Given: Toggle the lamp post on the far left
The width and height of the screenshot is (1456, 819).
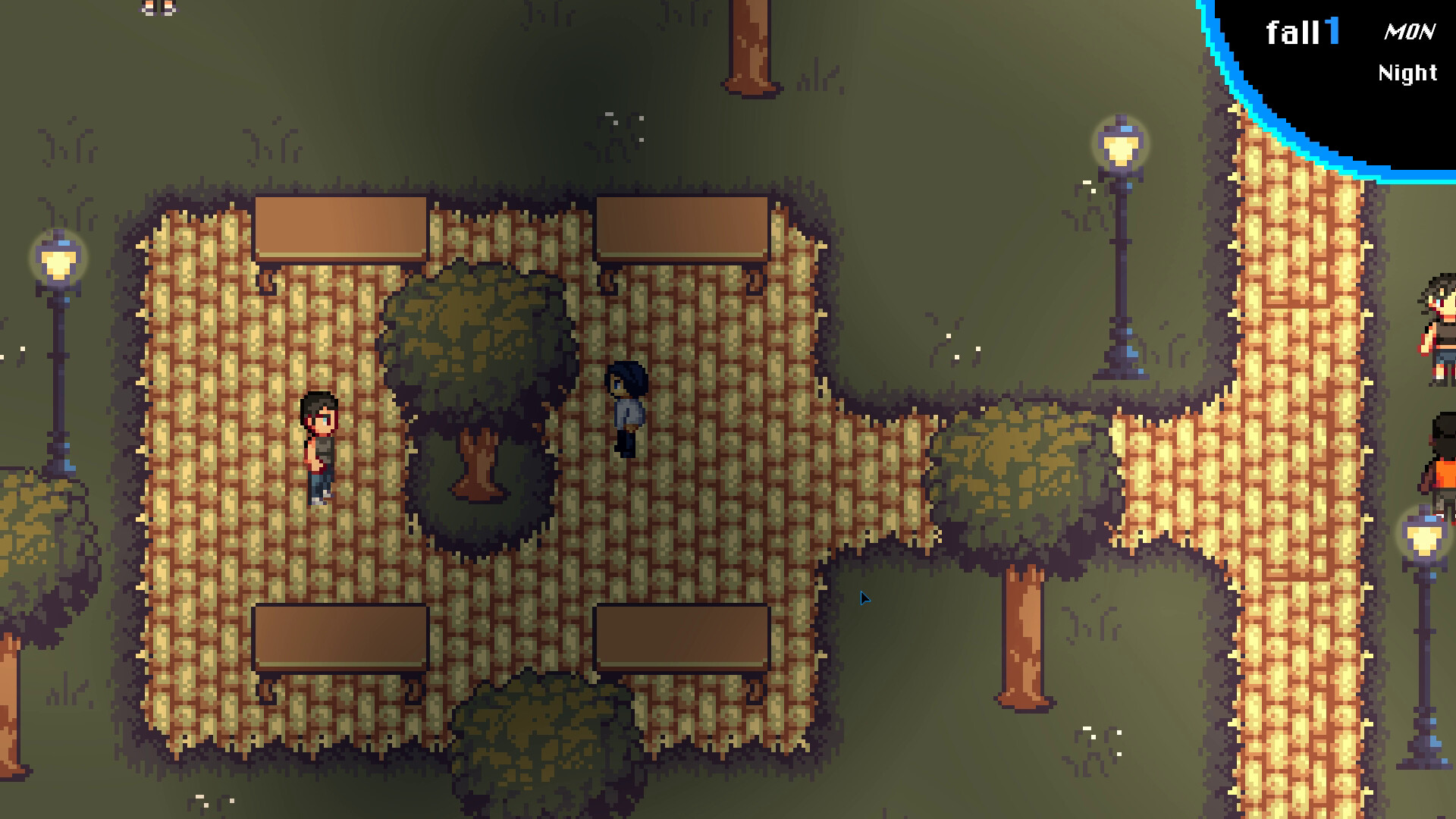Looking at the screenshot, I should pos(57,262).
